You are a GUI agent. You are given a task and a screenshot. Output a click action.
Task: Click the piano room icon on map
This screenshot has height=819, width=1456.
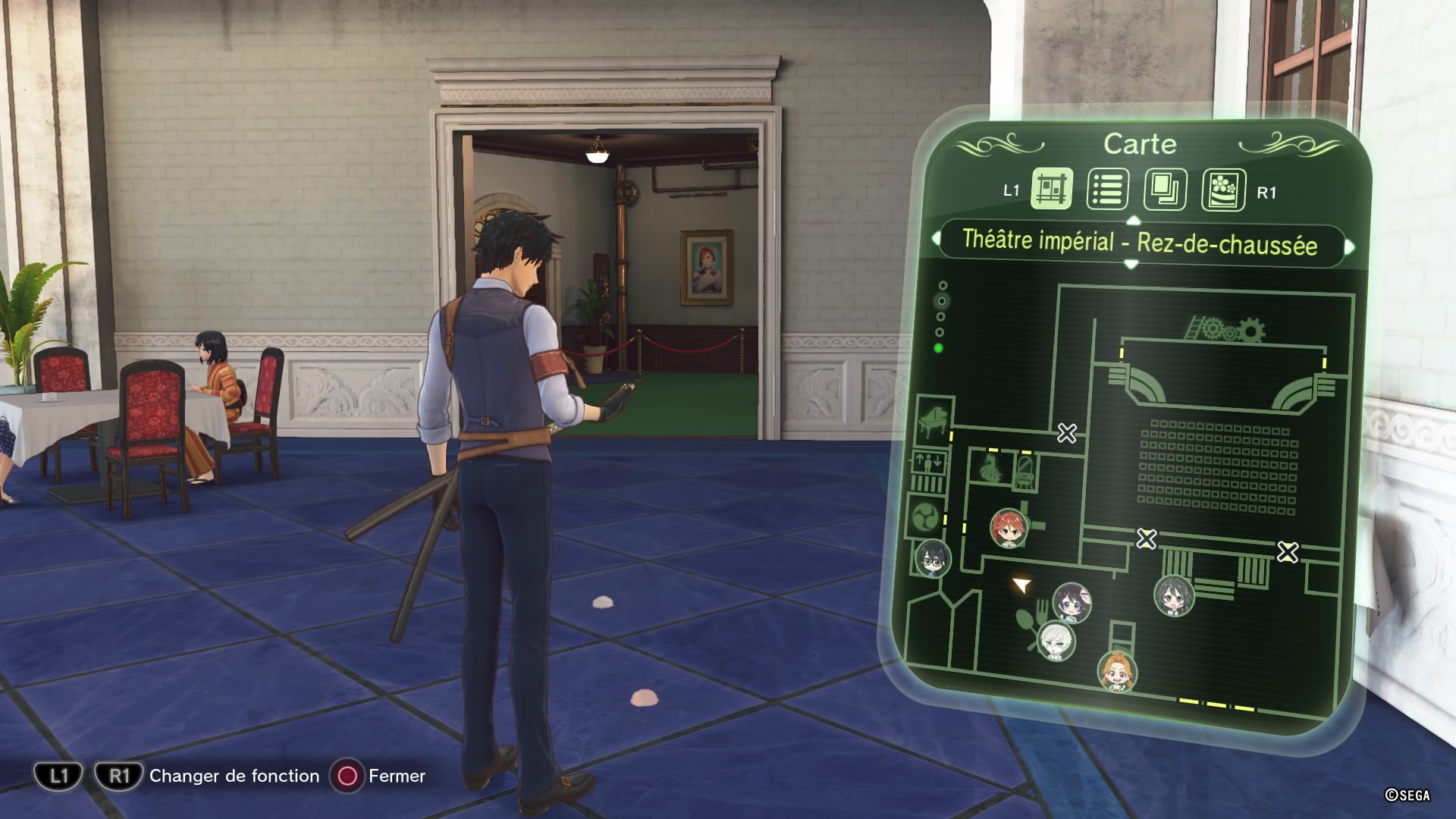[x=932, y=419]
